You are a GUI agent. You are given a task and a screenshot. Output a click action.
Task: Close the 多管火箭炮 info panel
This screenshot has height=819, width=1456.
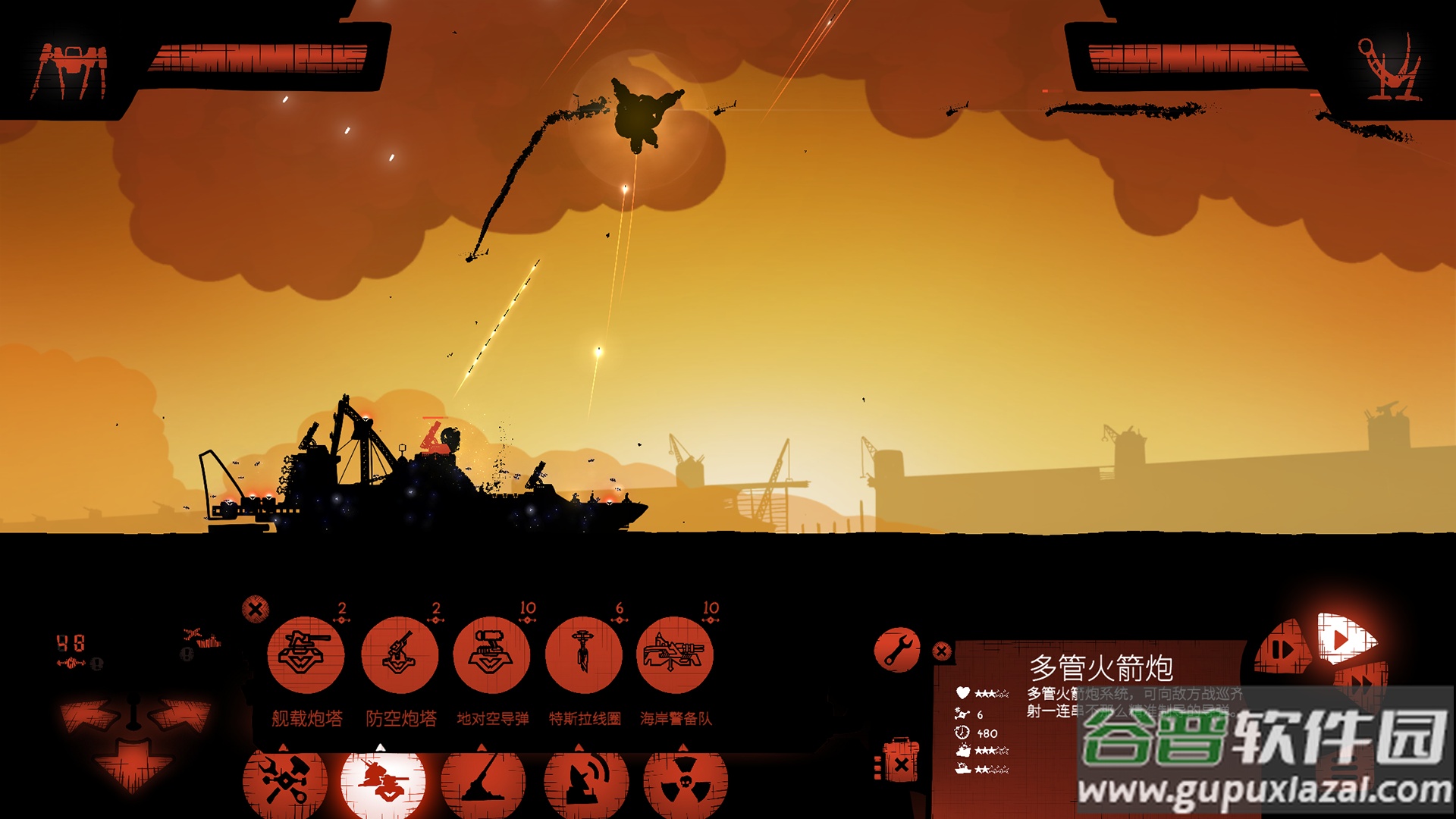tap(942, 651)
